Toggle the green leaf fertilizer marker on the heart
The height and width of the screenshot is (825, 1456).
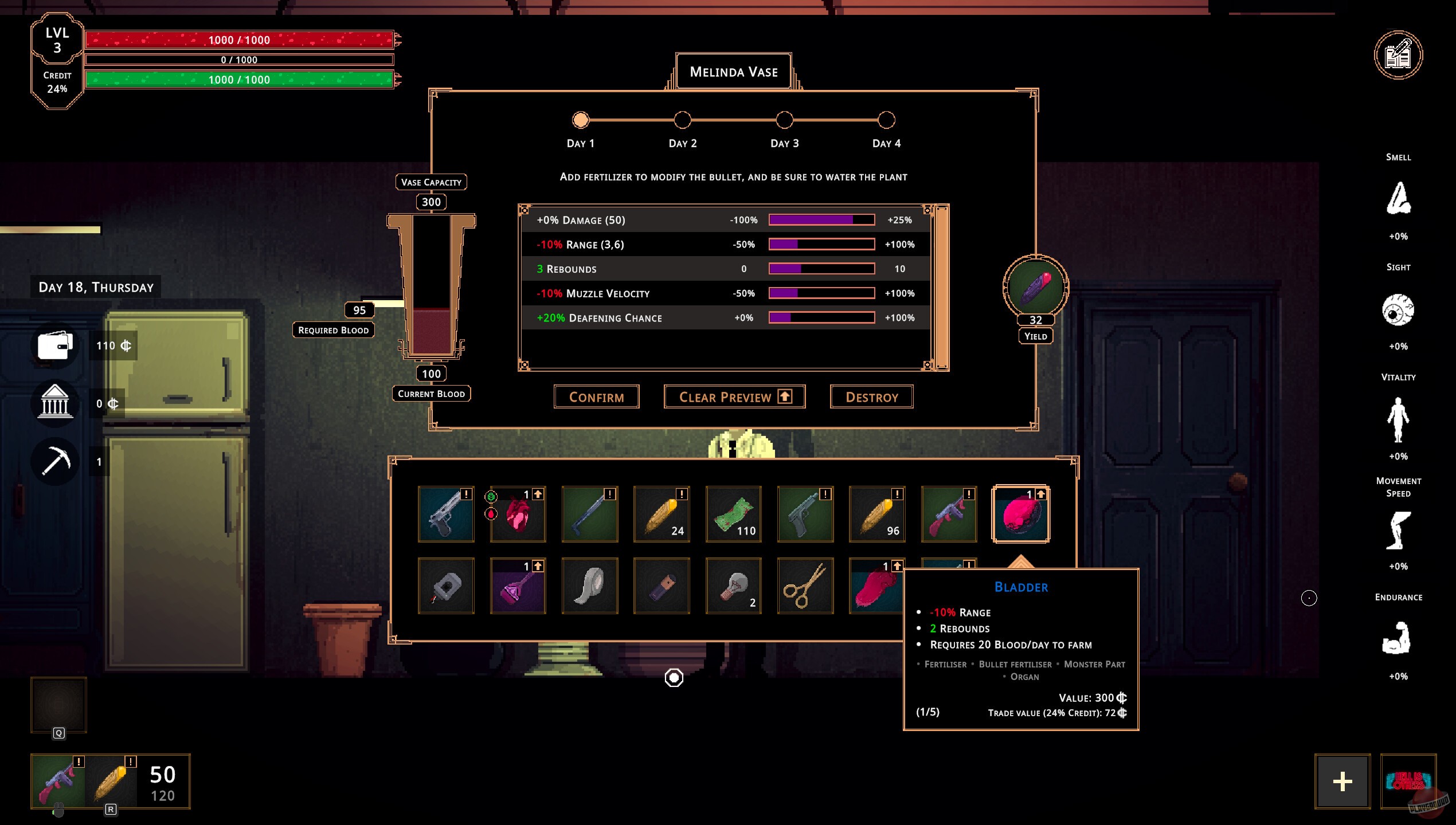pos(490,496)
